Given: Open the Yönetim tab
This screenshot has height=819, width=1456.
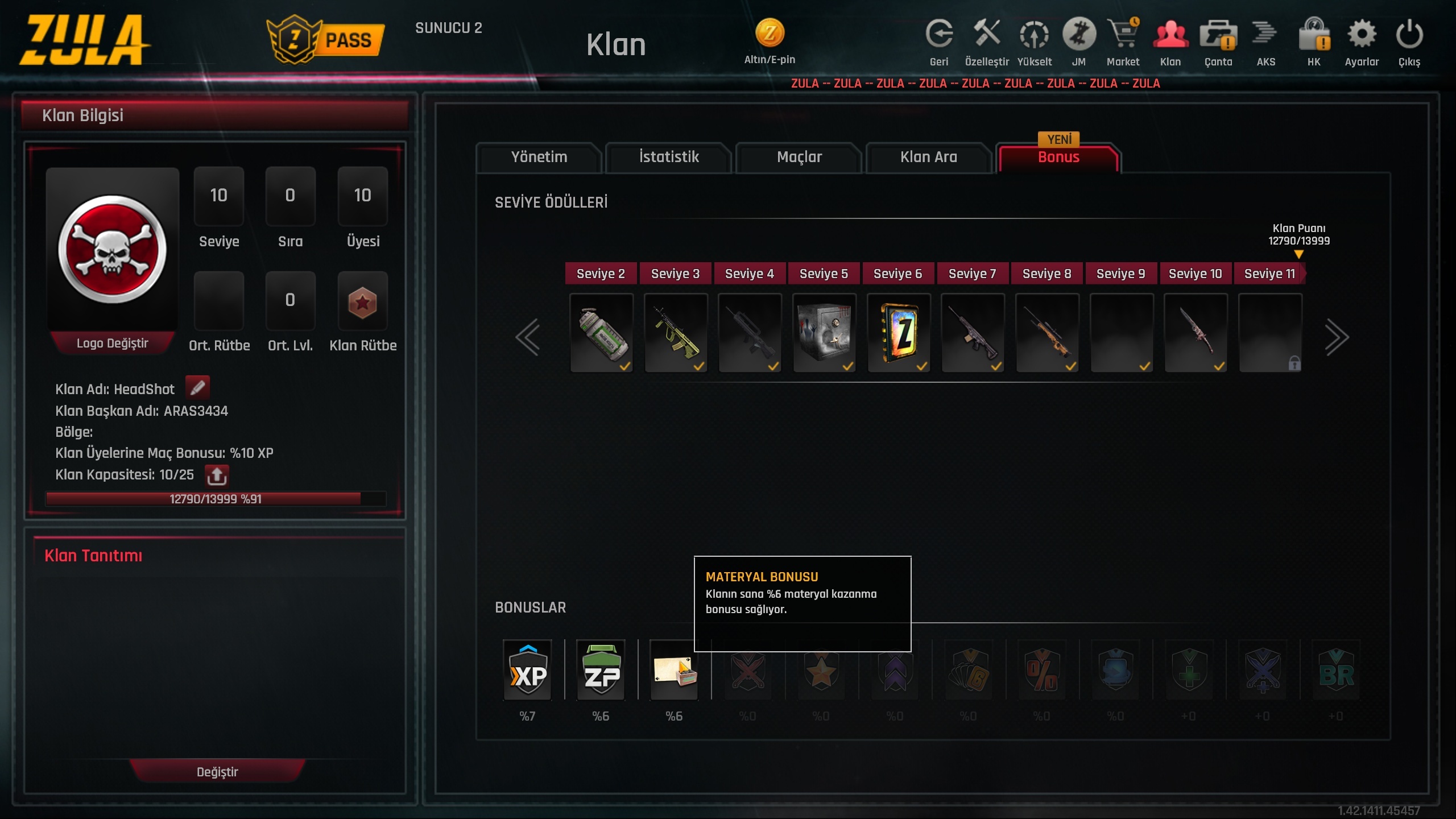Looking at the screenshot, I should 539,157.
